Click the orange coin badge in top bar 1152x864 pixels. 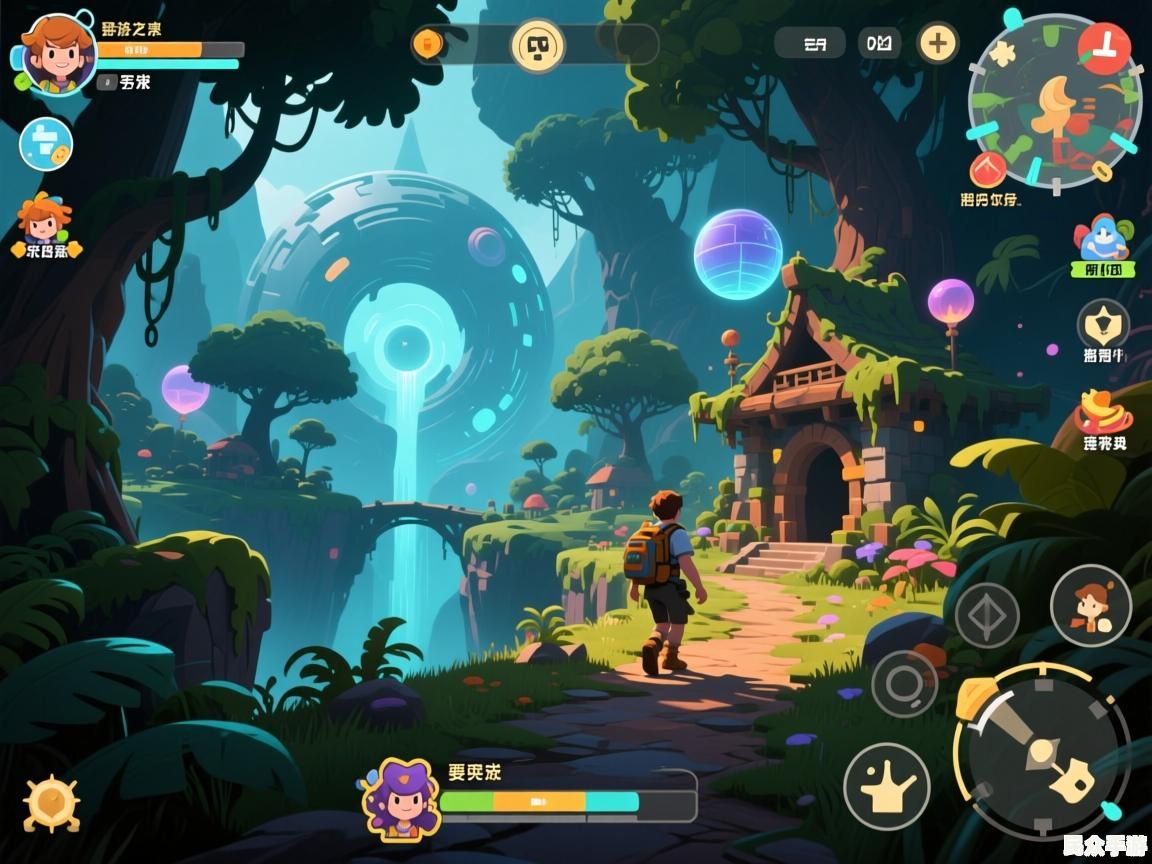[x=427, y=44]
